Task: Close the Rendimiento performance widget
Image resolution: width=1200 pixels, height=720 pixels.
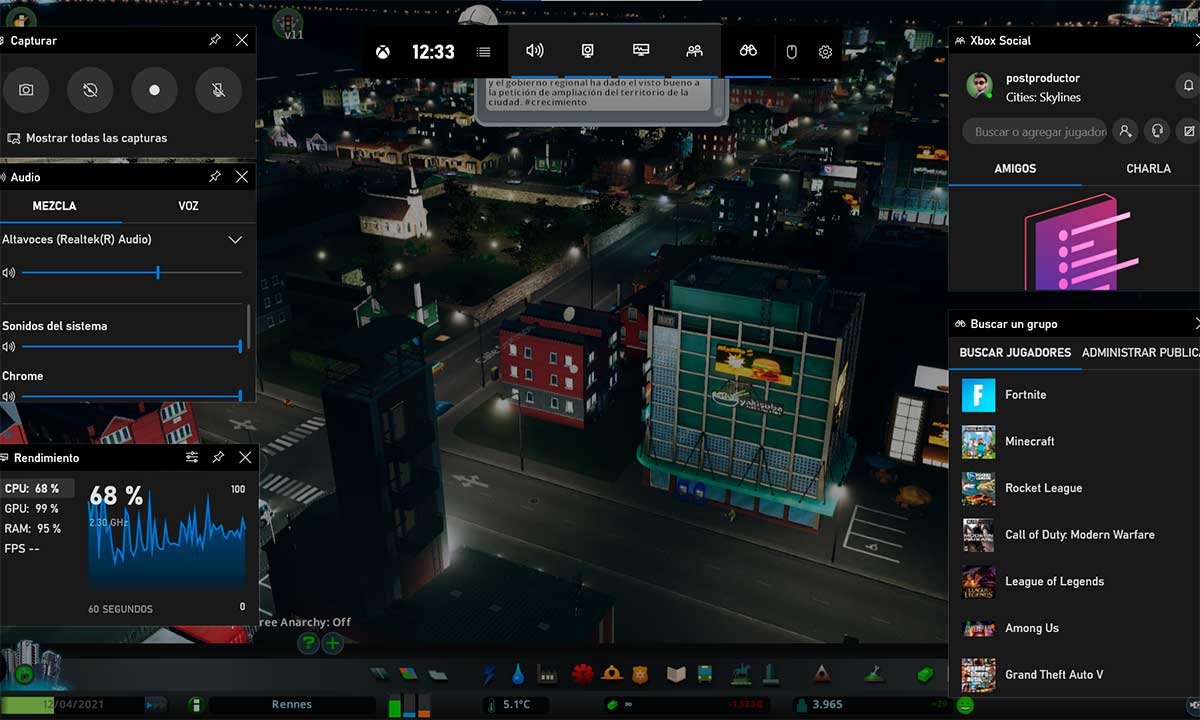Action: (x=245, y=457)
